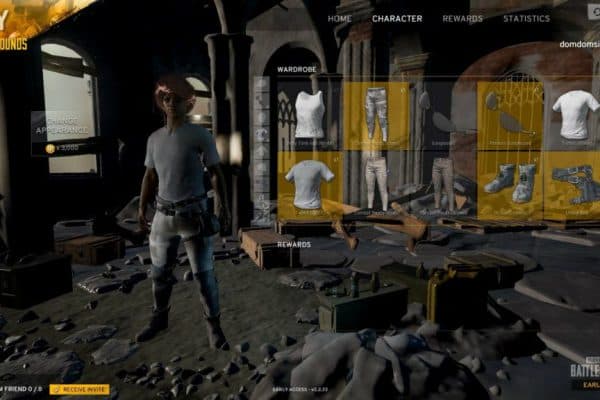The image size is (600, 400).
Task: Toggle the Receive Invite button
Action: (x=80, y=389)
